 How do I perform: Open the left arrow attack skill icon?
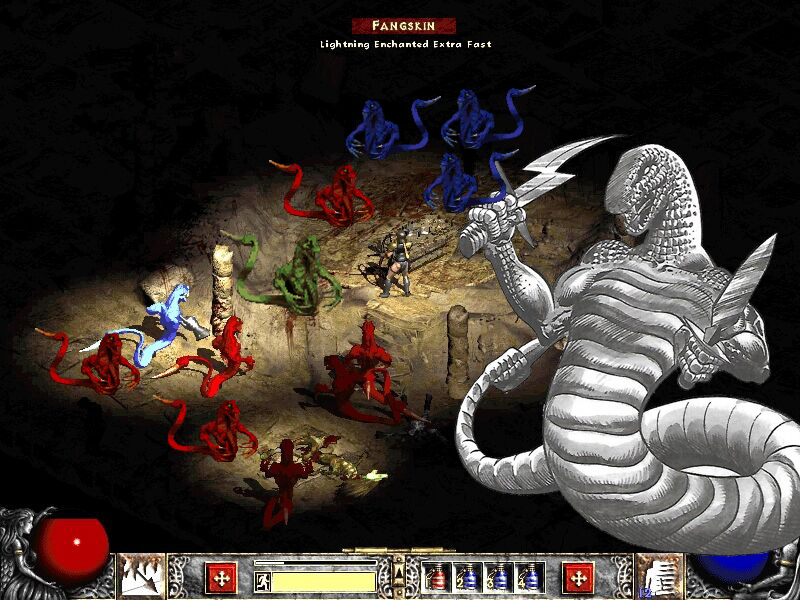point(142,575)
